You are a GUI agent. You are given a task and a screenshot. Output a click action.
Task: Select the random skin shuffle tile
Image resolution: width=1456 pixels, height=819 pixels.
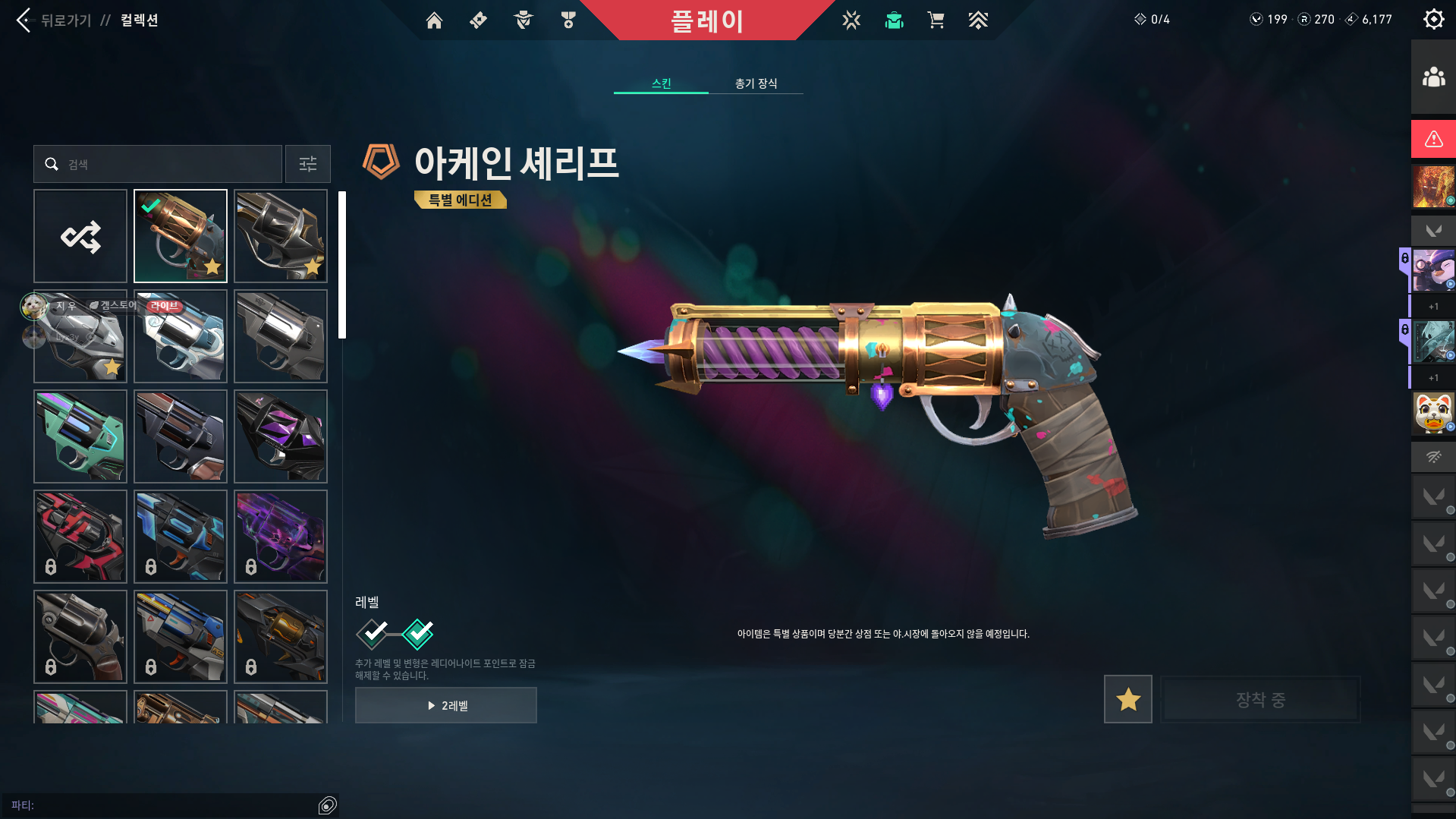coord(80,236)
